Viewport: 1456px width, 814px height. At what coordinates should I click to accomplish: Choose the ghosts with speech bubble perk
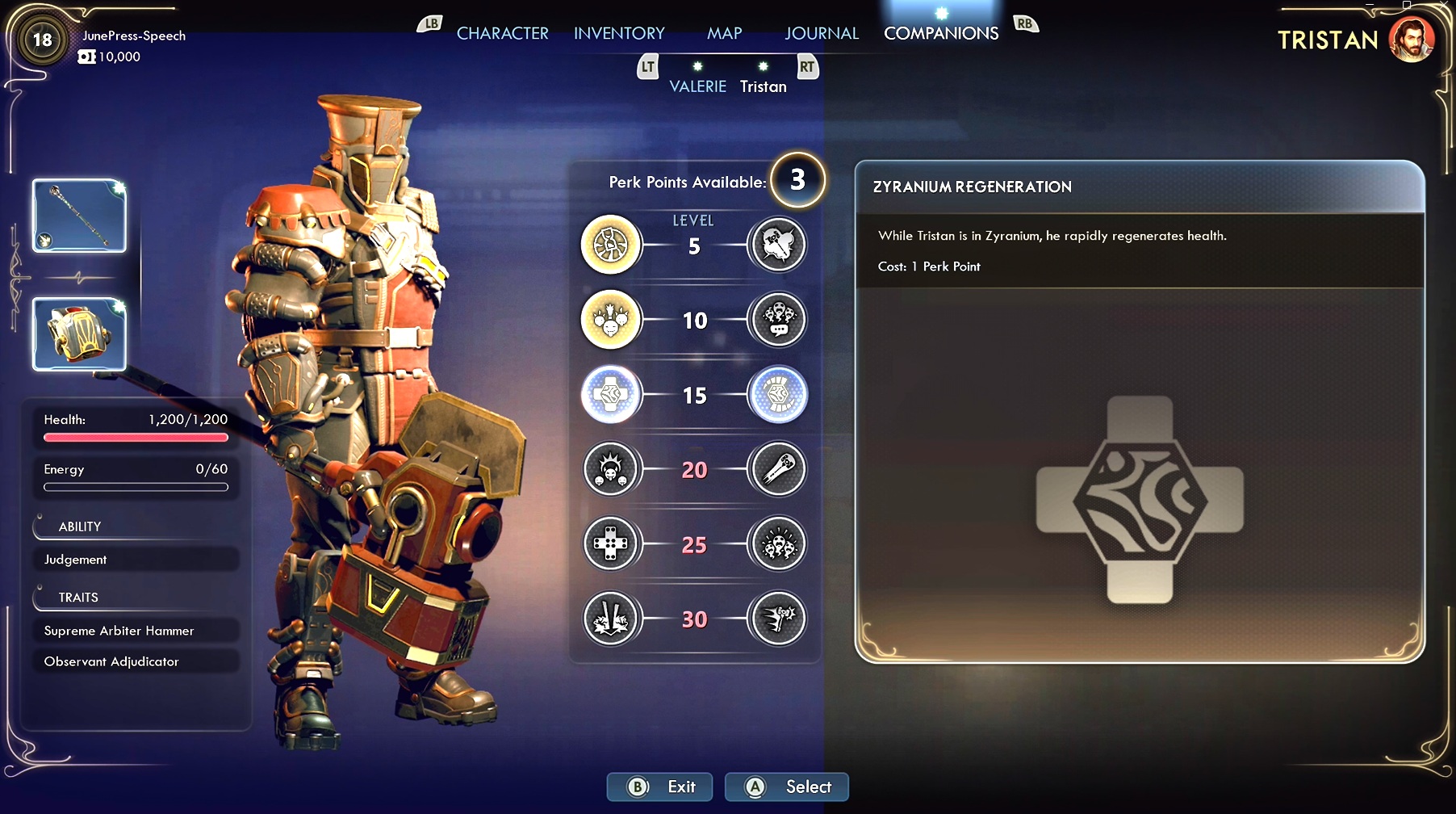pos(777,320)
